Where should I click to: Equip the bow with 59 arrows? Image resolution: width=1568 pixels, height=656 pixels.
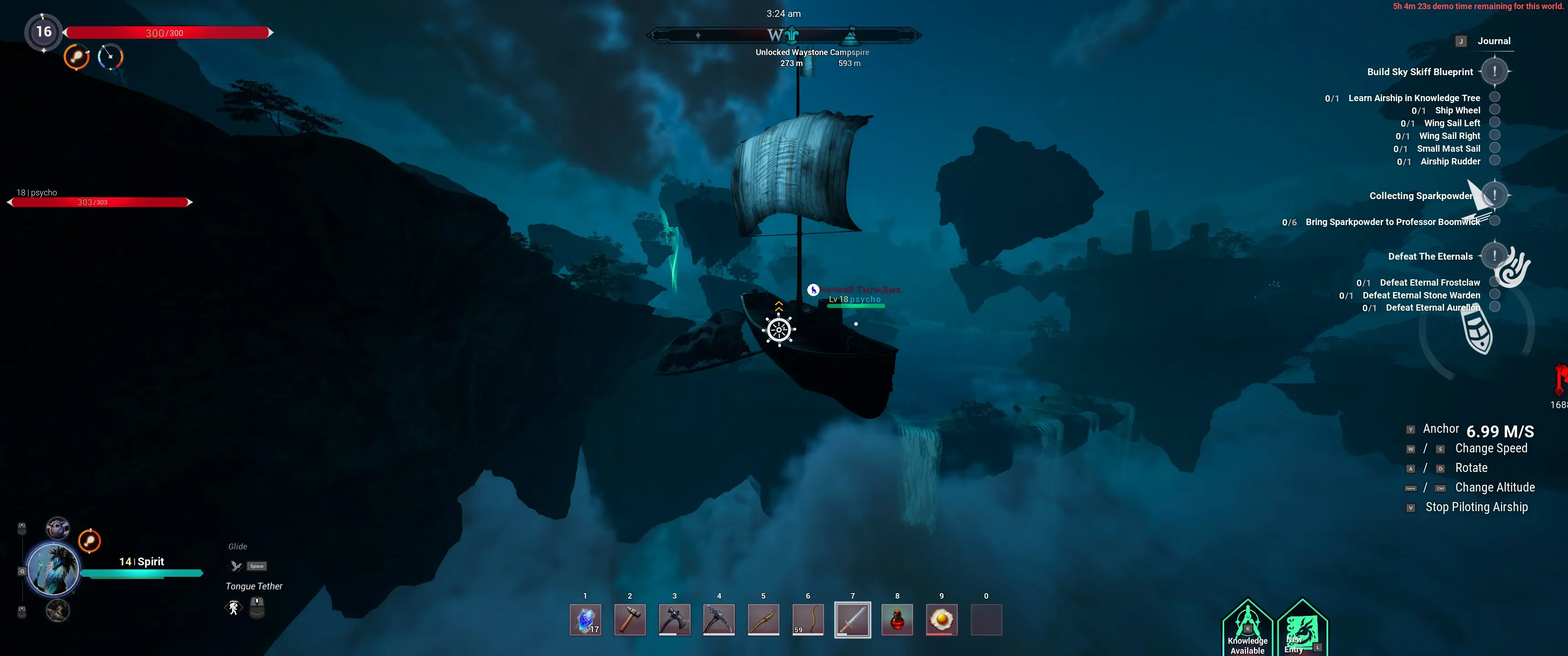[808, 620]
